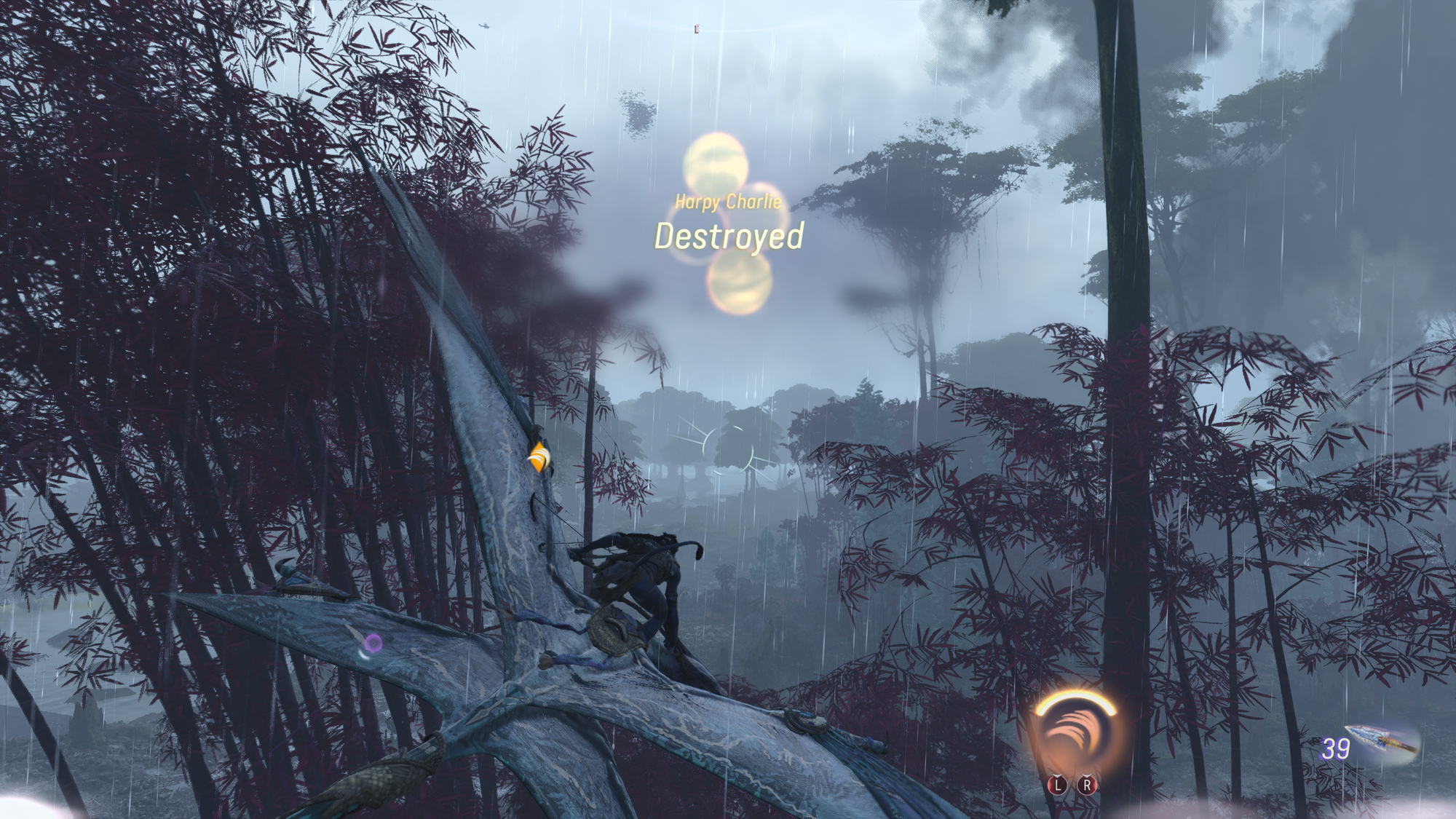1456x819 pixels.
Task: Click the orange diamond objective marker
Action: click(538, 457)
